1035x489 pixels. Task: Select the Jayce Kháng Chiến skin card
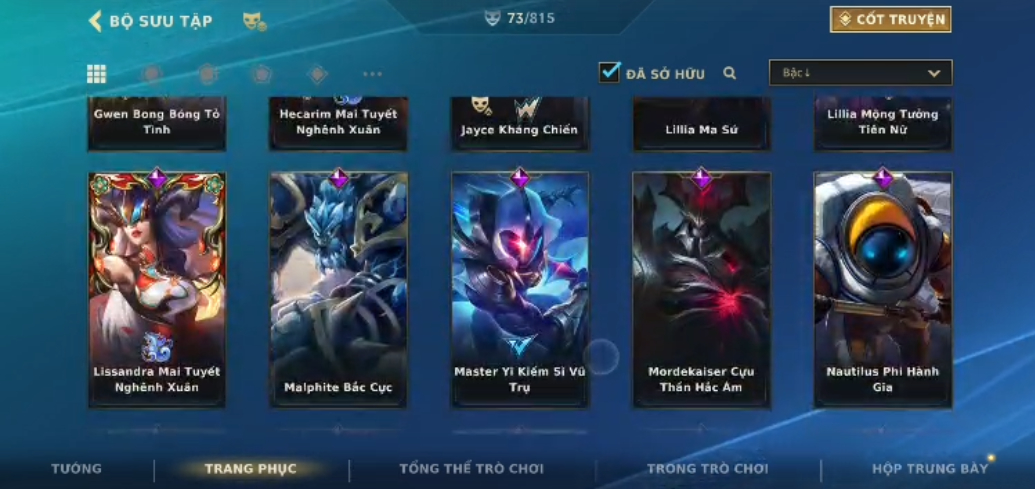pos(520,125)
